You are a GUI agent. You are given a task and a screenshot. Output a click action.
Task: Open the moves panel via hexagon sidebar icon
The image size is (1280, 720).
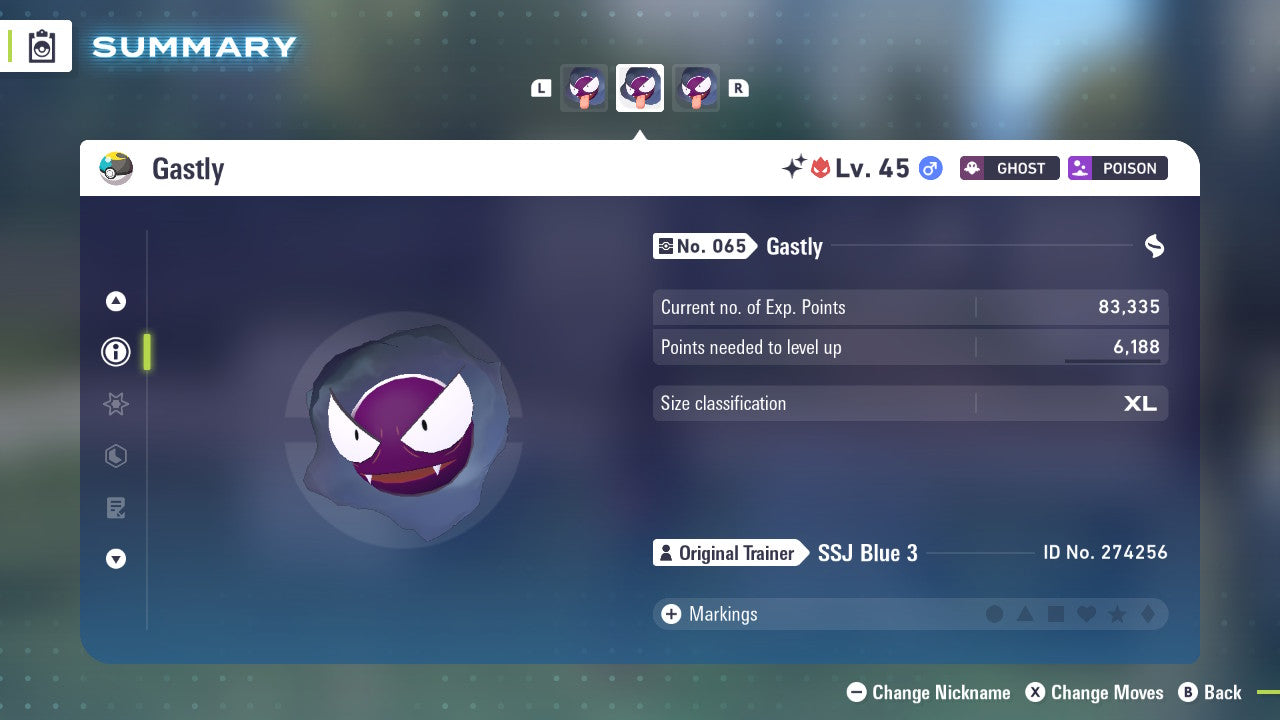(x=115, y=456)
